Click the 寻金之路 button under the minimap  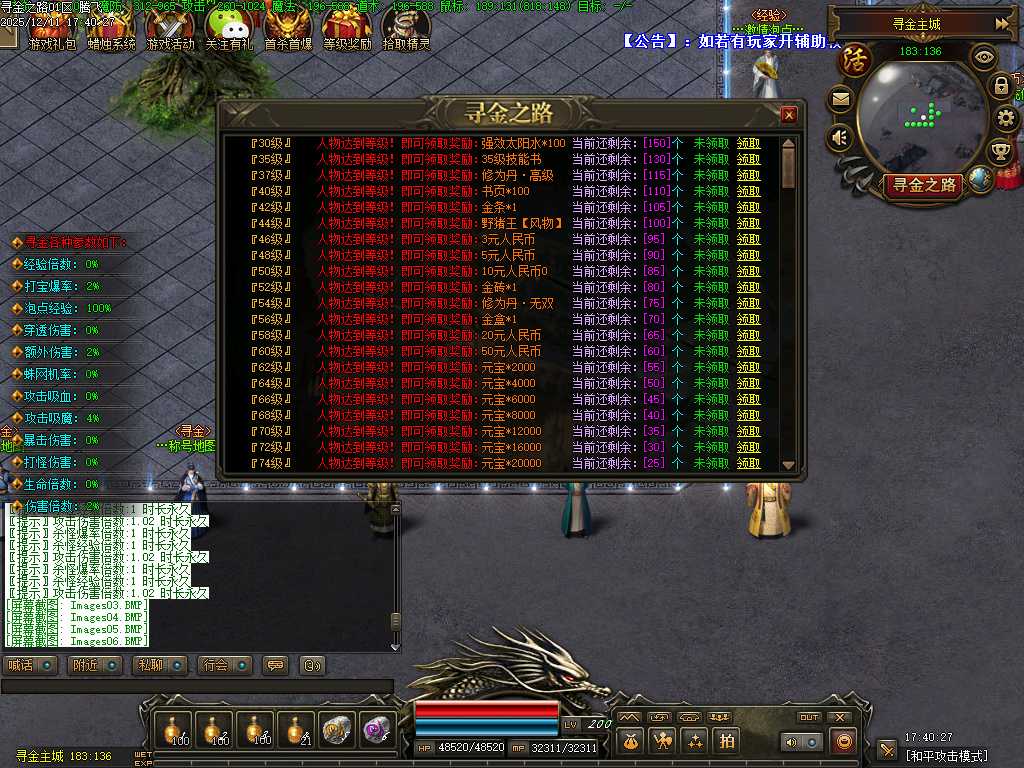point(925,184)
